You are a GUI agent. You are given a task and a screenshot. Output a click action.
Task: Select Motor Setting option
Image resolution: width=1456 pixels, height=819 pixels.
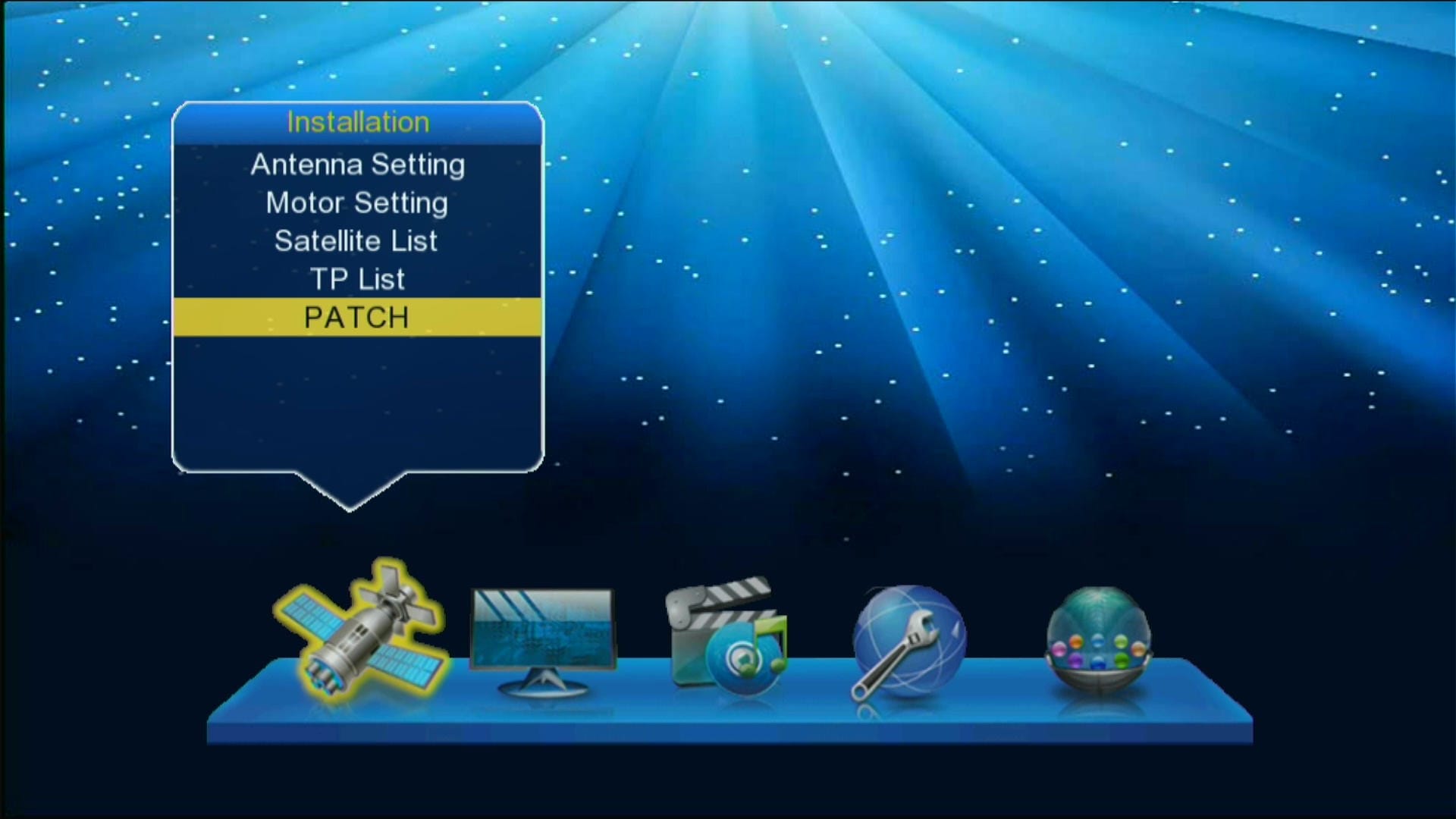pyautogui.click(x=357, y=203)
